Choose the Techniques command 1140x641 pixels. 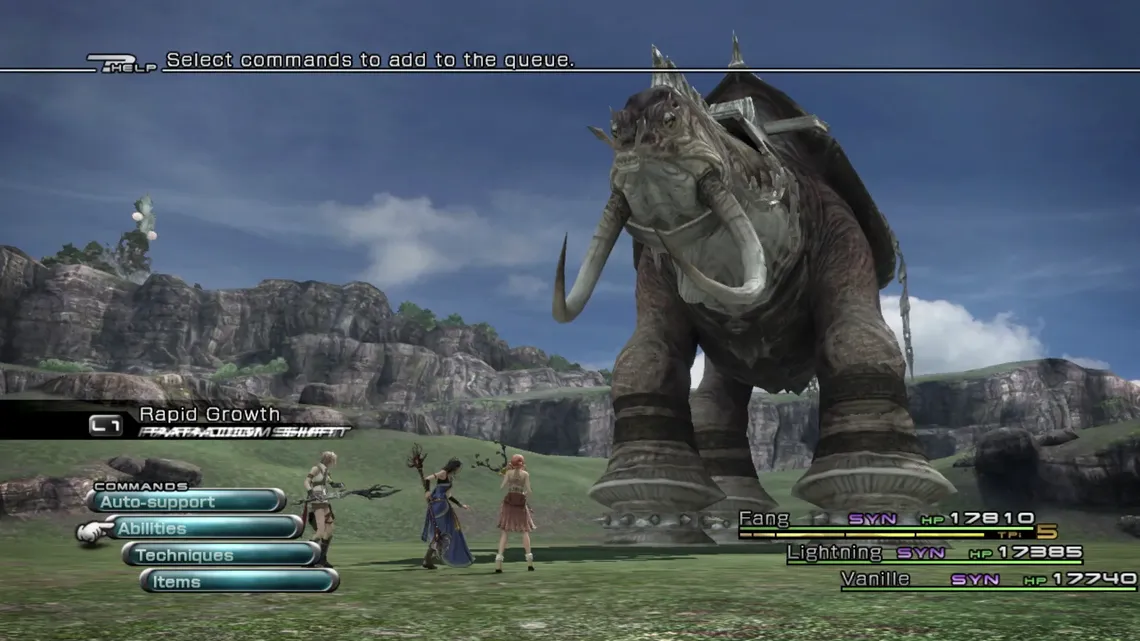221,555
